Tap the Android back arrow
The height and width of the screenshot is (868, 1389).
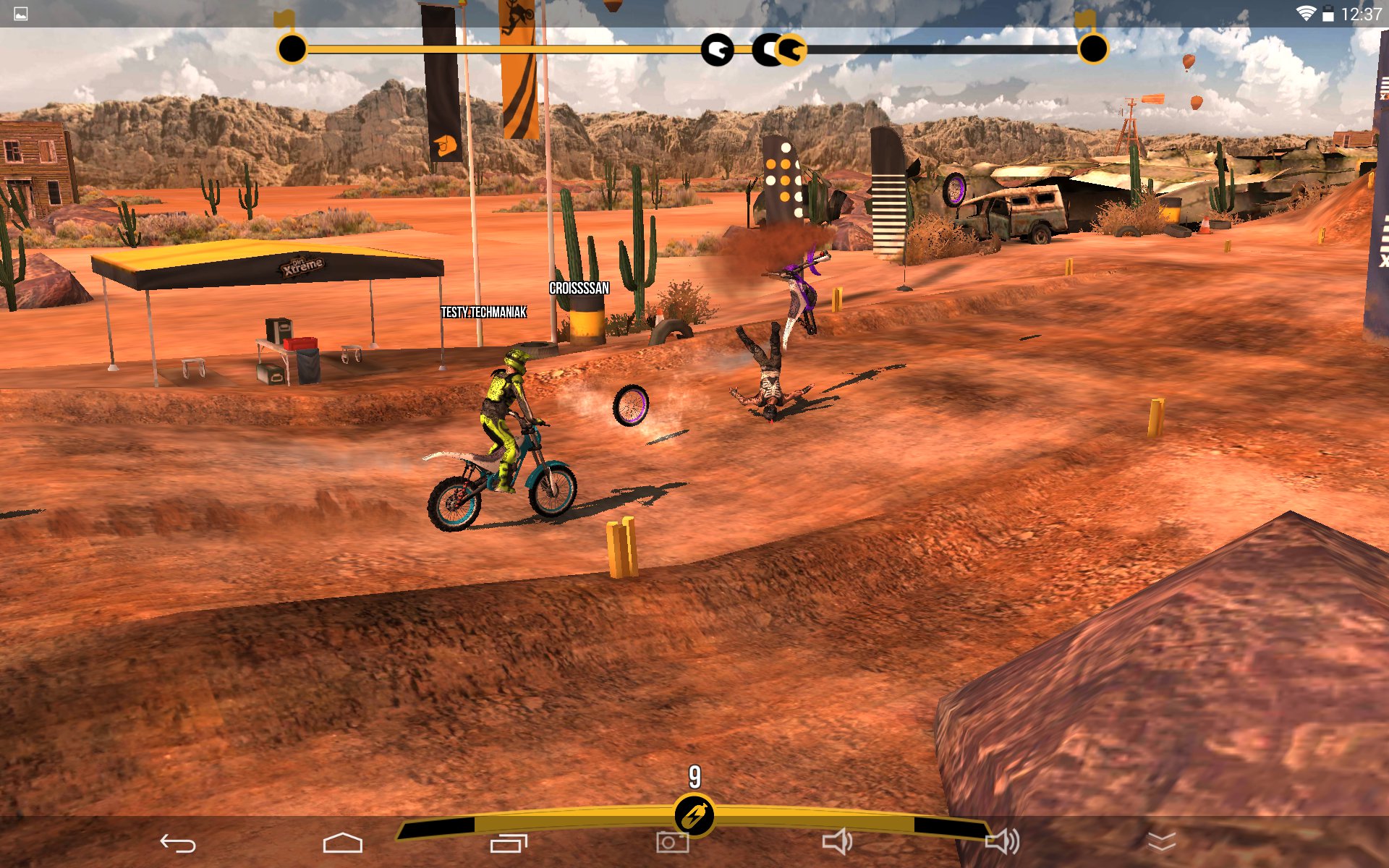(x=178, y=843)
